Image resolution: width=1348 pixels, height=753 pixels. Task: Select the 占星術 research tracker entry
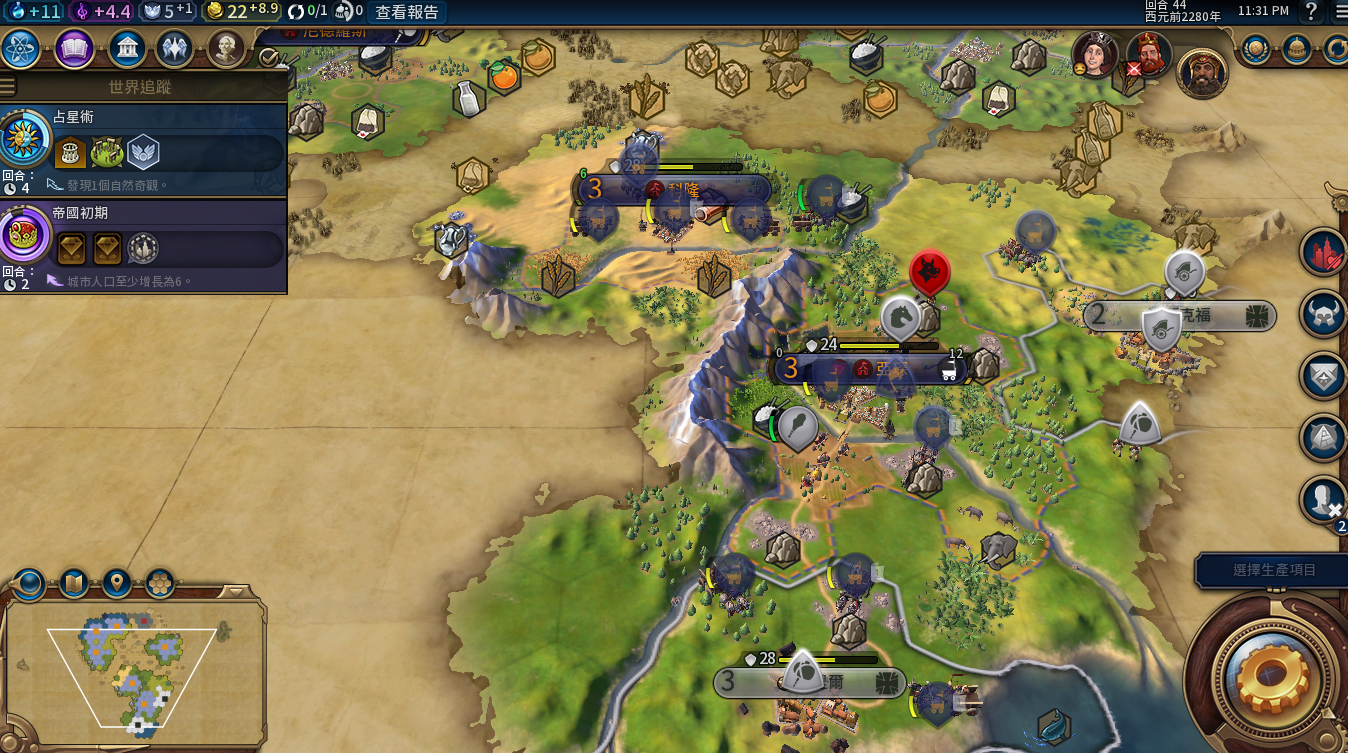(143, 152)
